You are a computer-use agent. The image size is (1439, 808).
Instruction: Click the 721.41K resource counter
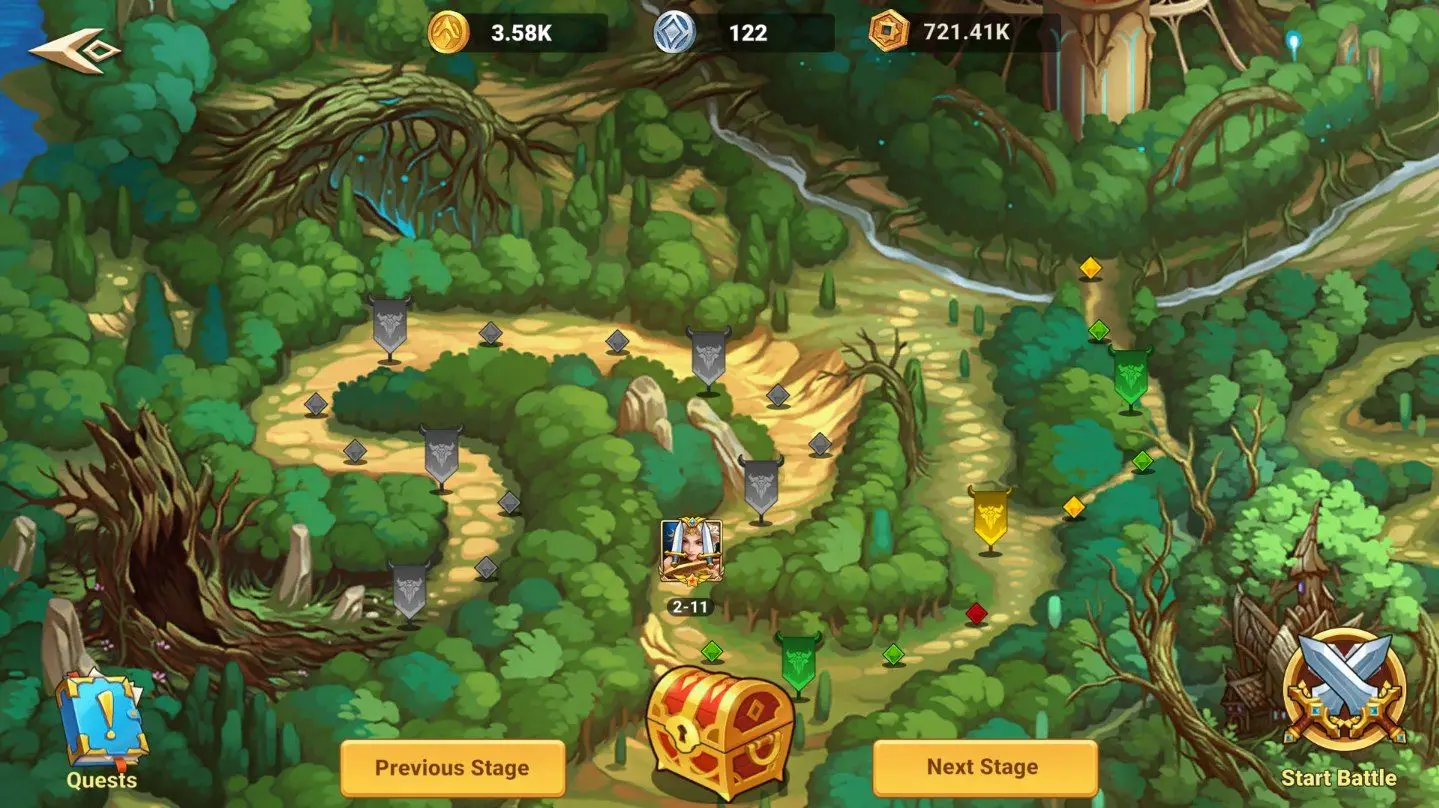pyautogui.click(x=962, y=31)
